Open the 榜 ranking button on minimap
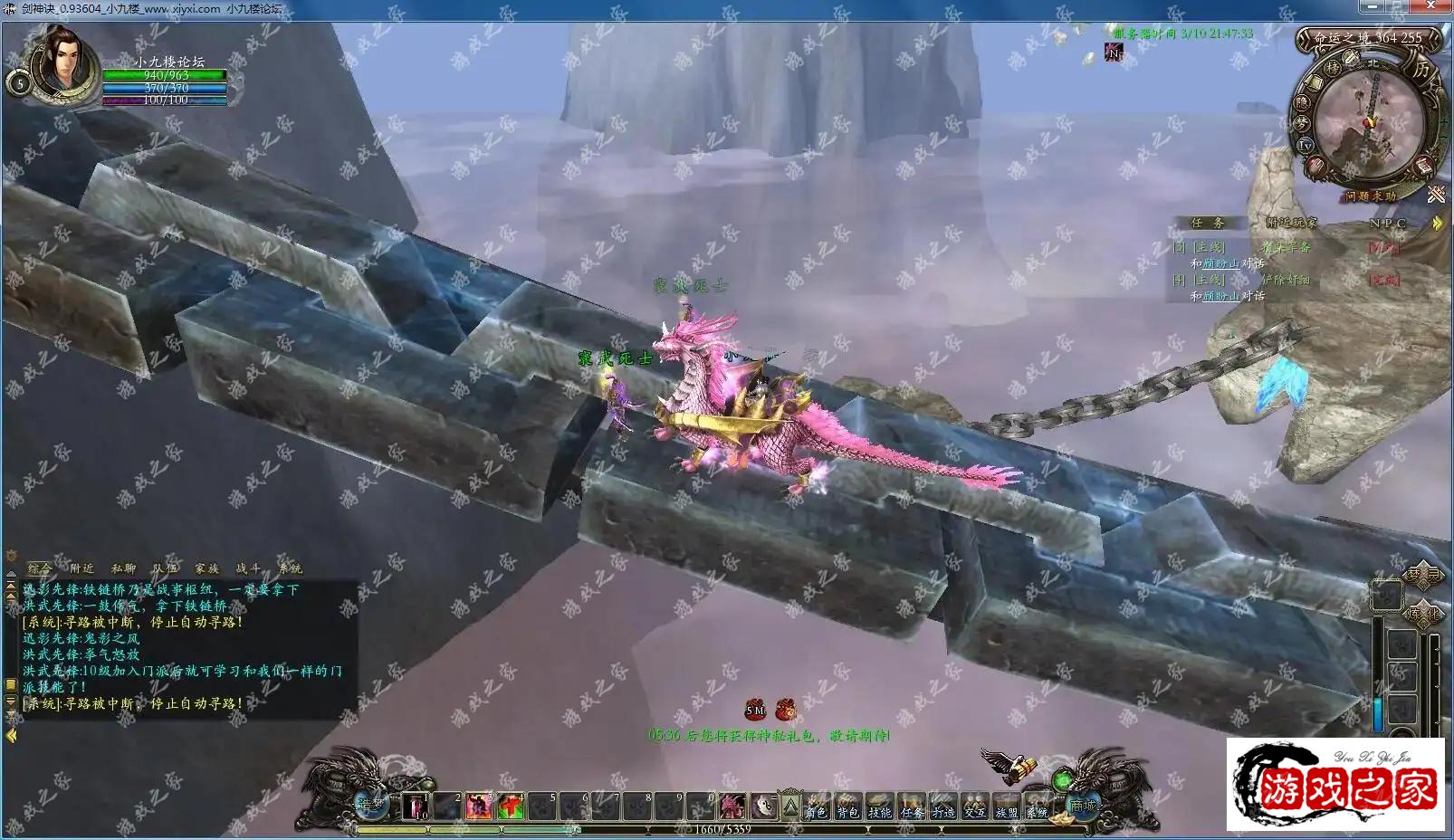Screen dimensions: 1454x840 click(x=1332, y=68)
